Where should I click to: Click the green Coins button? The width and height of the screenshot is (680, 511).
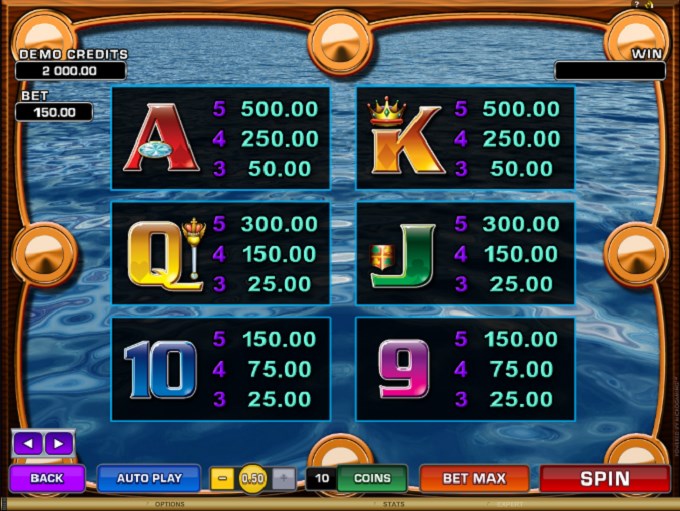(x=371, y=479)
